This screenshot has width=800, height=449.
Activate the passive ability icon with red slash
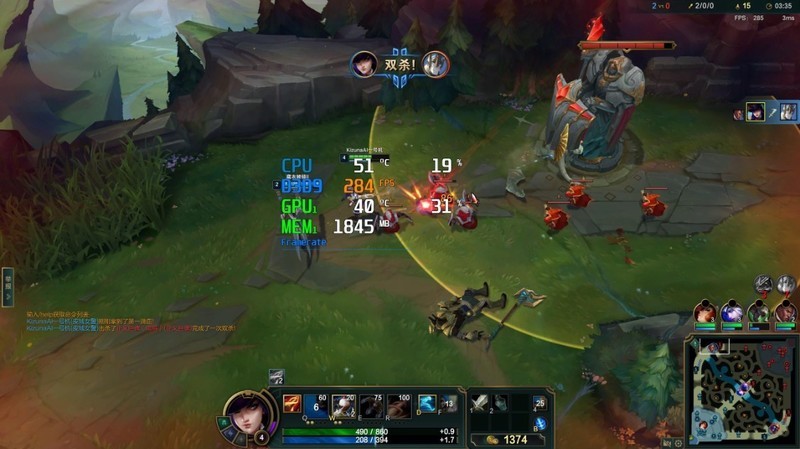click(x=291, y=404)
